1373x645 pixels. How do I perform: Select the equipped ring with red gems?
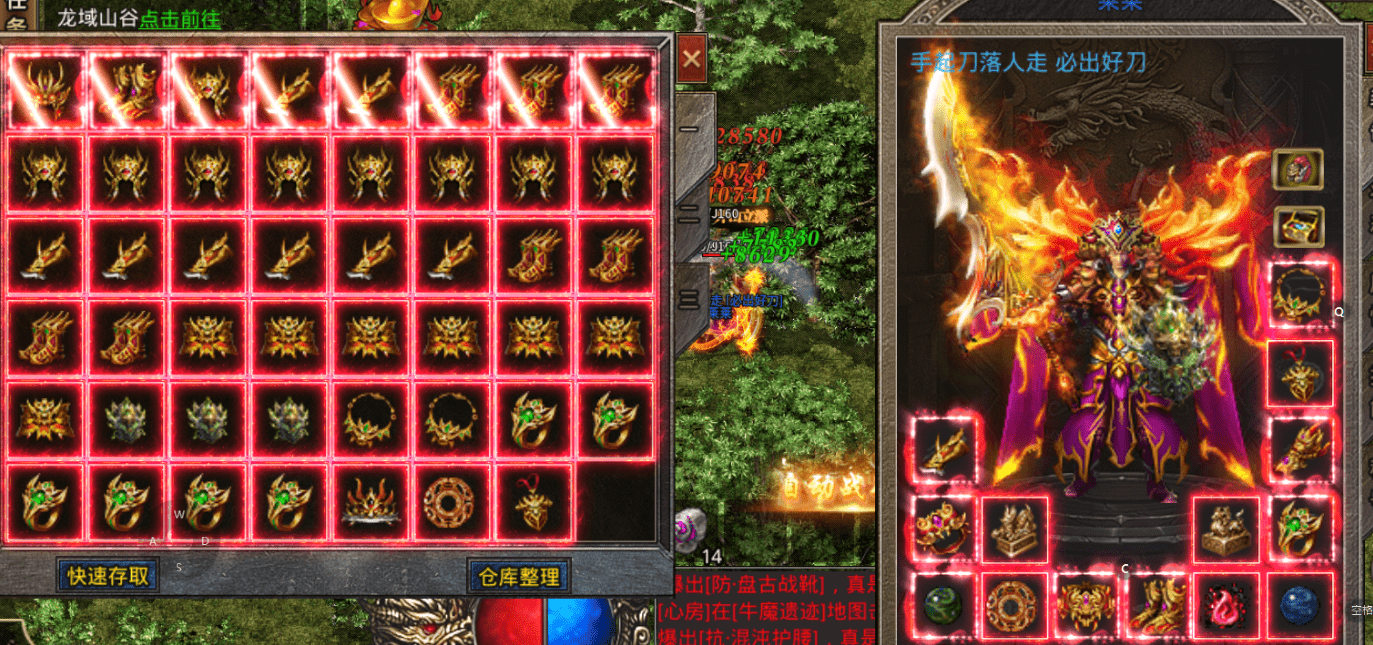tap(944, 528)
